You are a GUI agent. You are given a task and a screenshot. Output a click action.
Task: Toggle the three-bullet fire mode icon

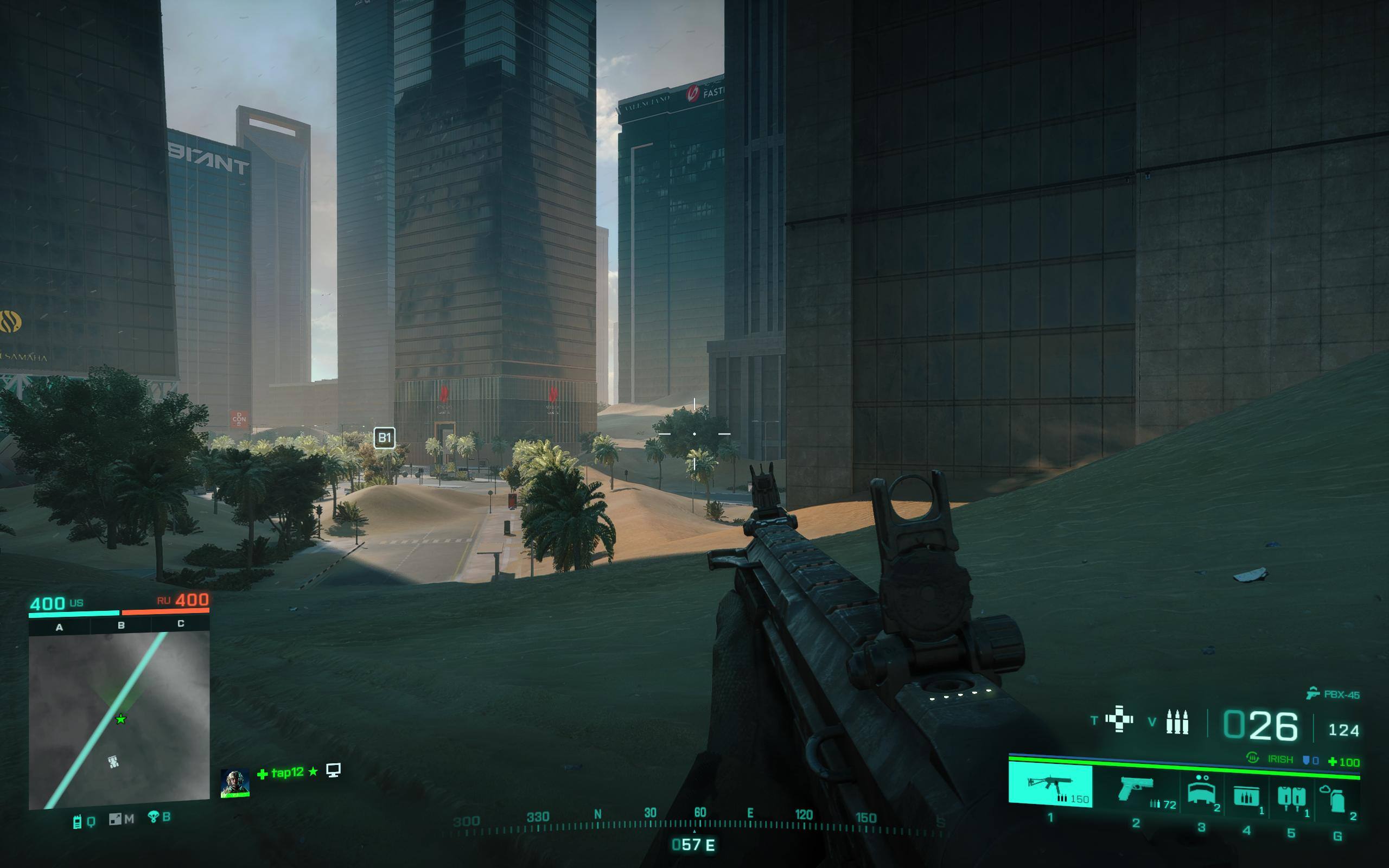coord(1177,722)
